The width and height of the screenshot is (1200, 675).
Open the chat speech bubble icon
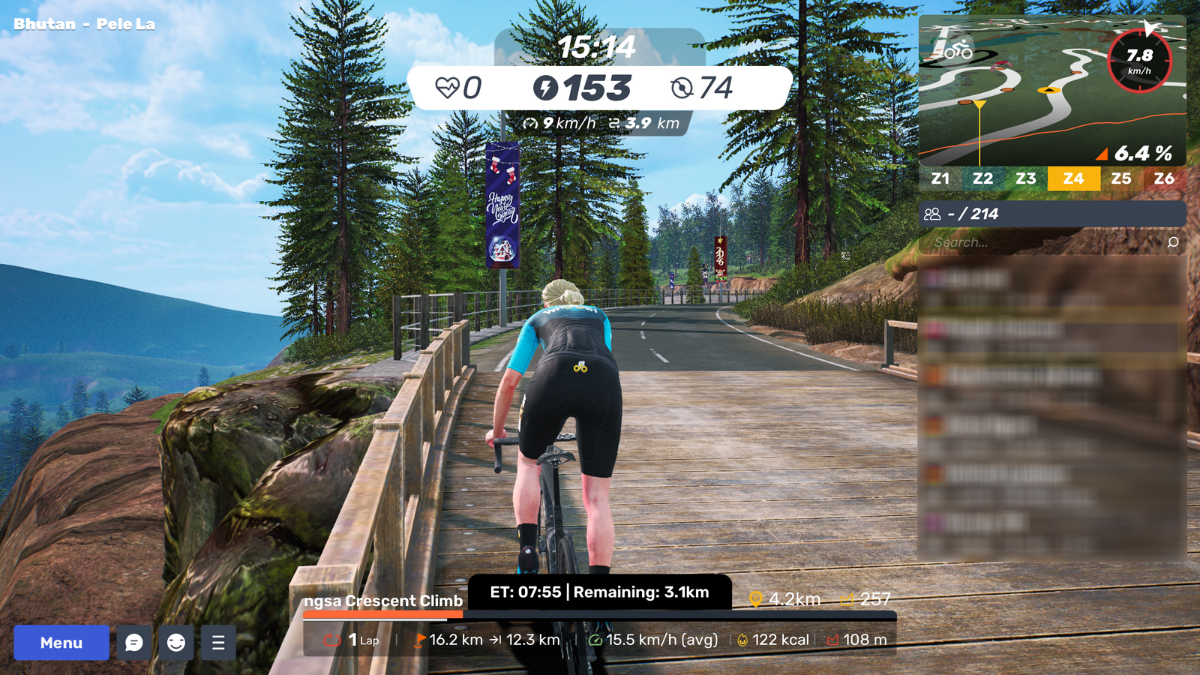(x=135, y=643)
